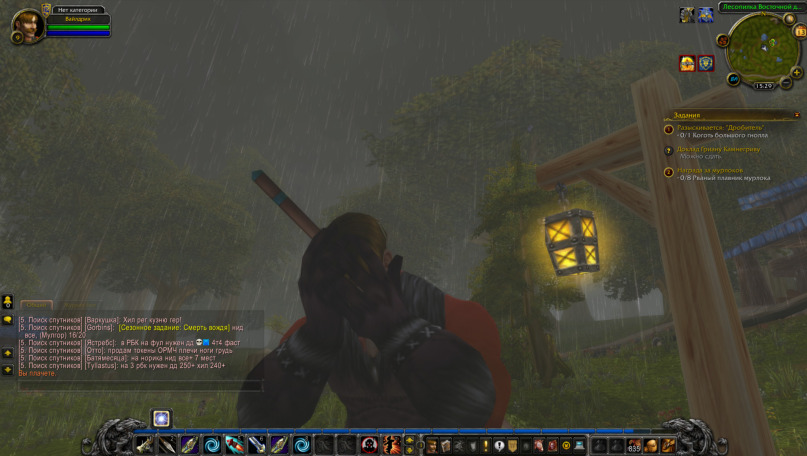Select the Доклад Гриану Камнегриву quest entry
The image size is (807, 456).
coord(717,149)
